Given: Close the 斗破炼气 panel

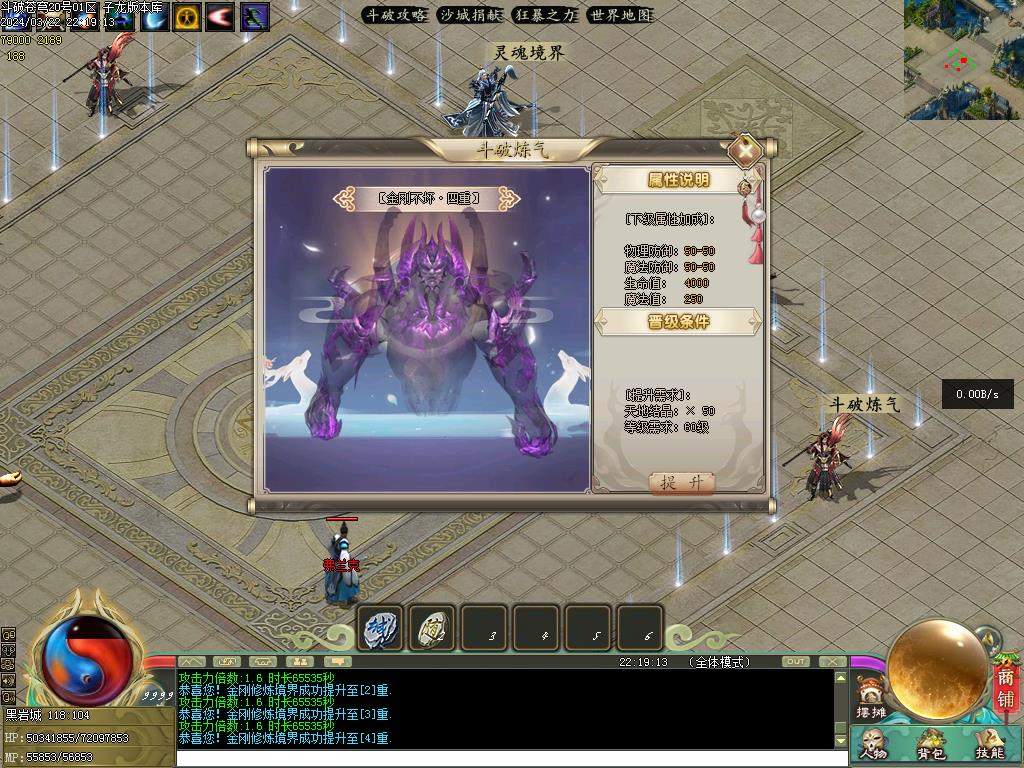Looking at the screenshot, I should (745, 151).
